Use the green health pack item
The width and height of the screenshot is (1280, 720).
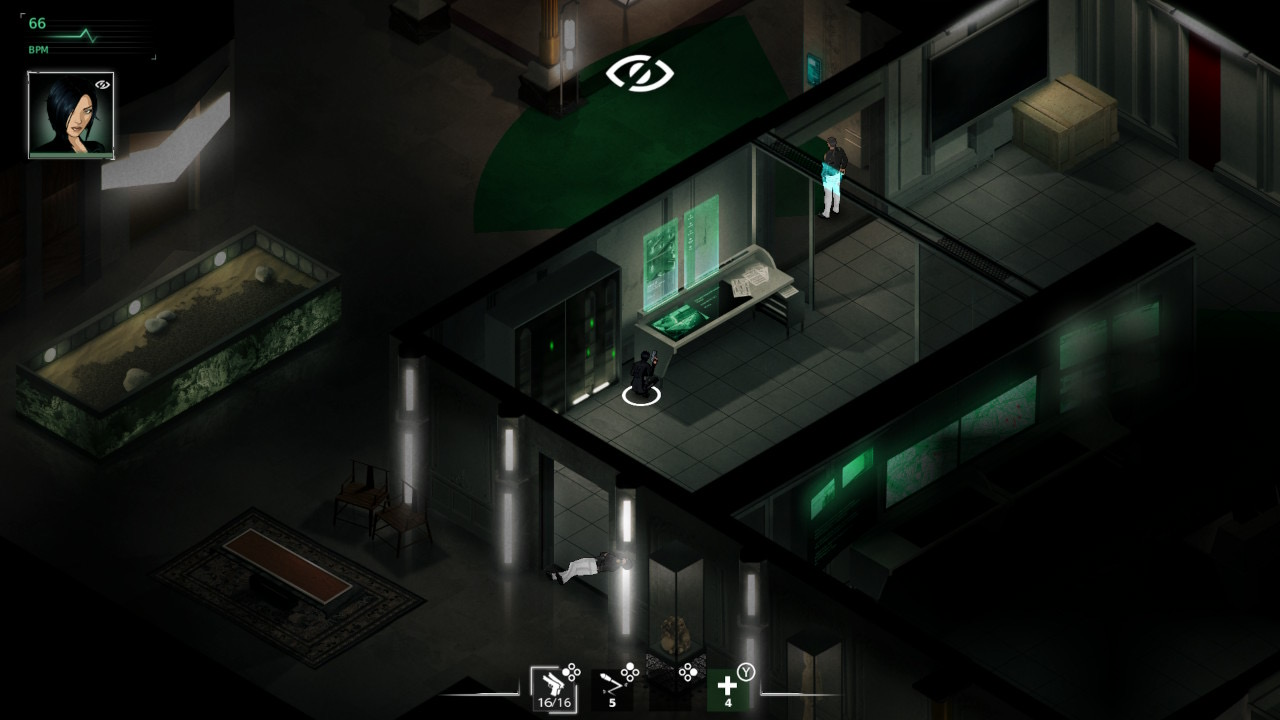tap(727, 690)
